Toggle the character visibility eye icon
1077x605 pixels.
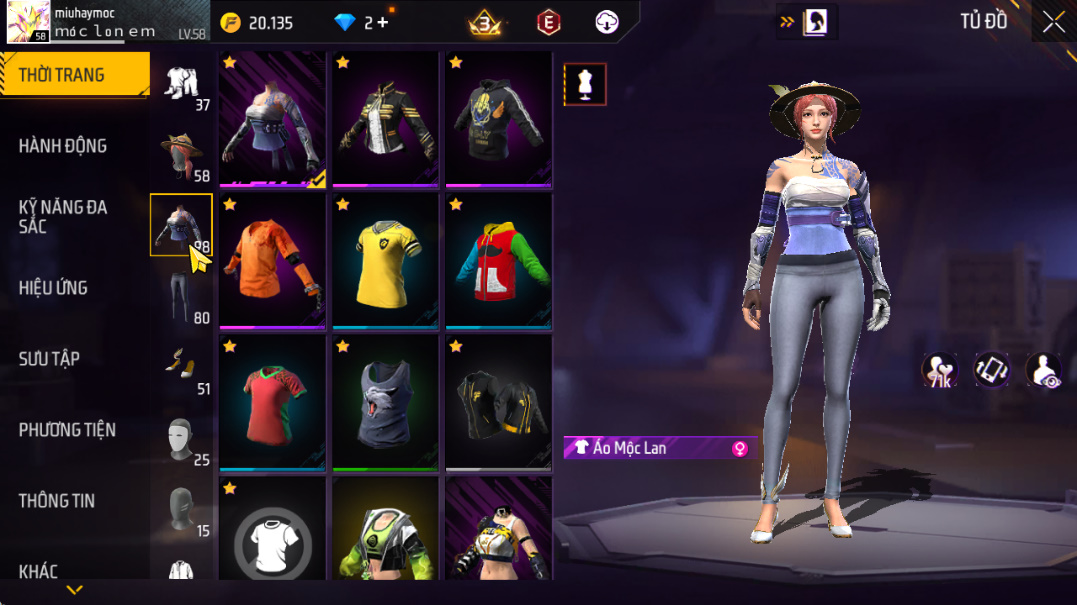click(1043, 370)
